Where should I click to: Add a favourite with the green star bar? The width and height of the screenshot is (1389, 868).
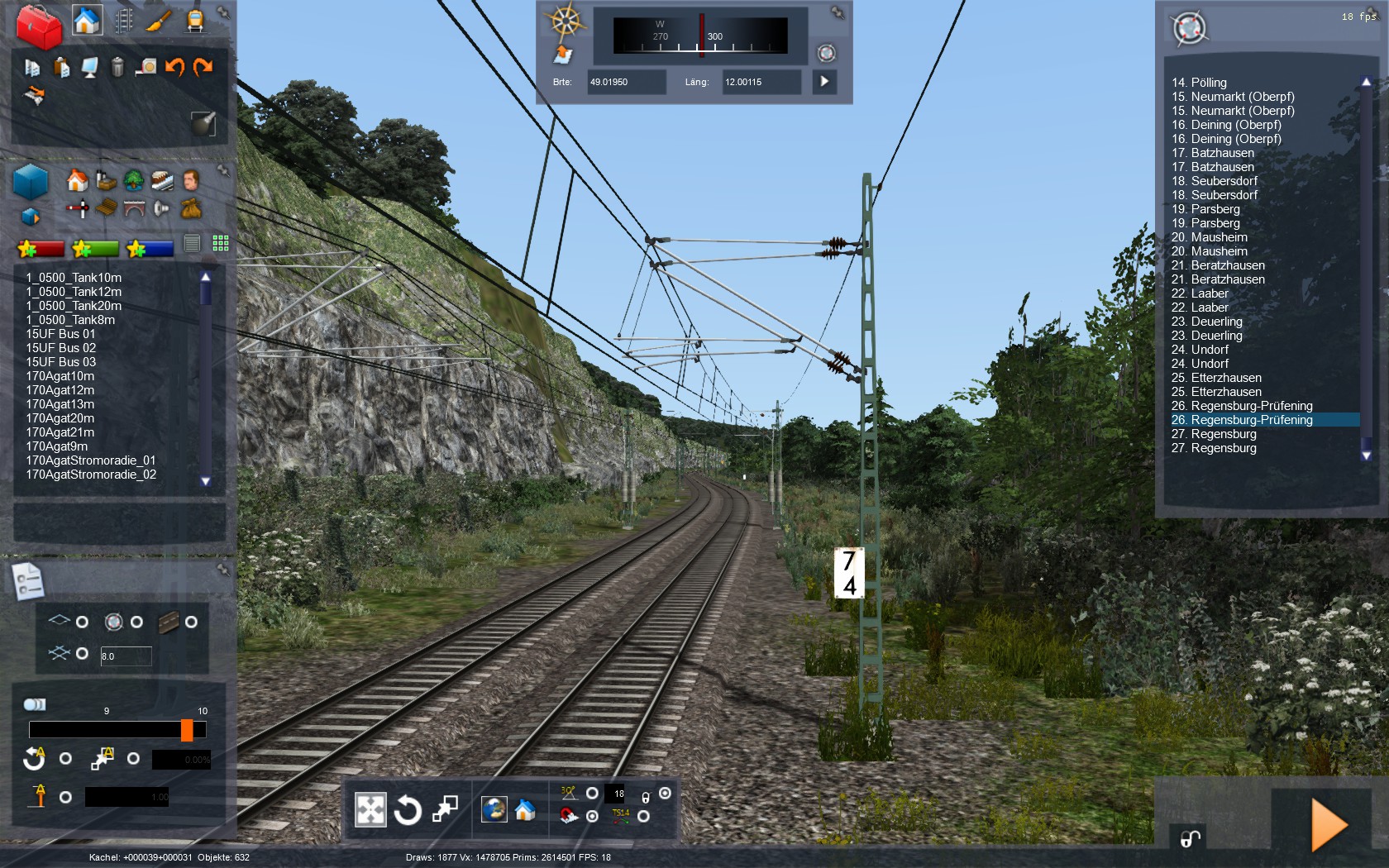click(96, 248)
